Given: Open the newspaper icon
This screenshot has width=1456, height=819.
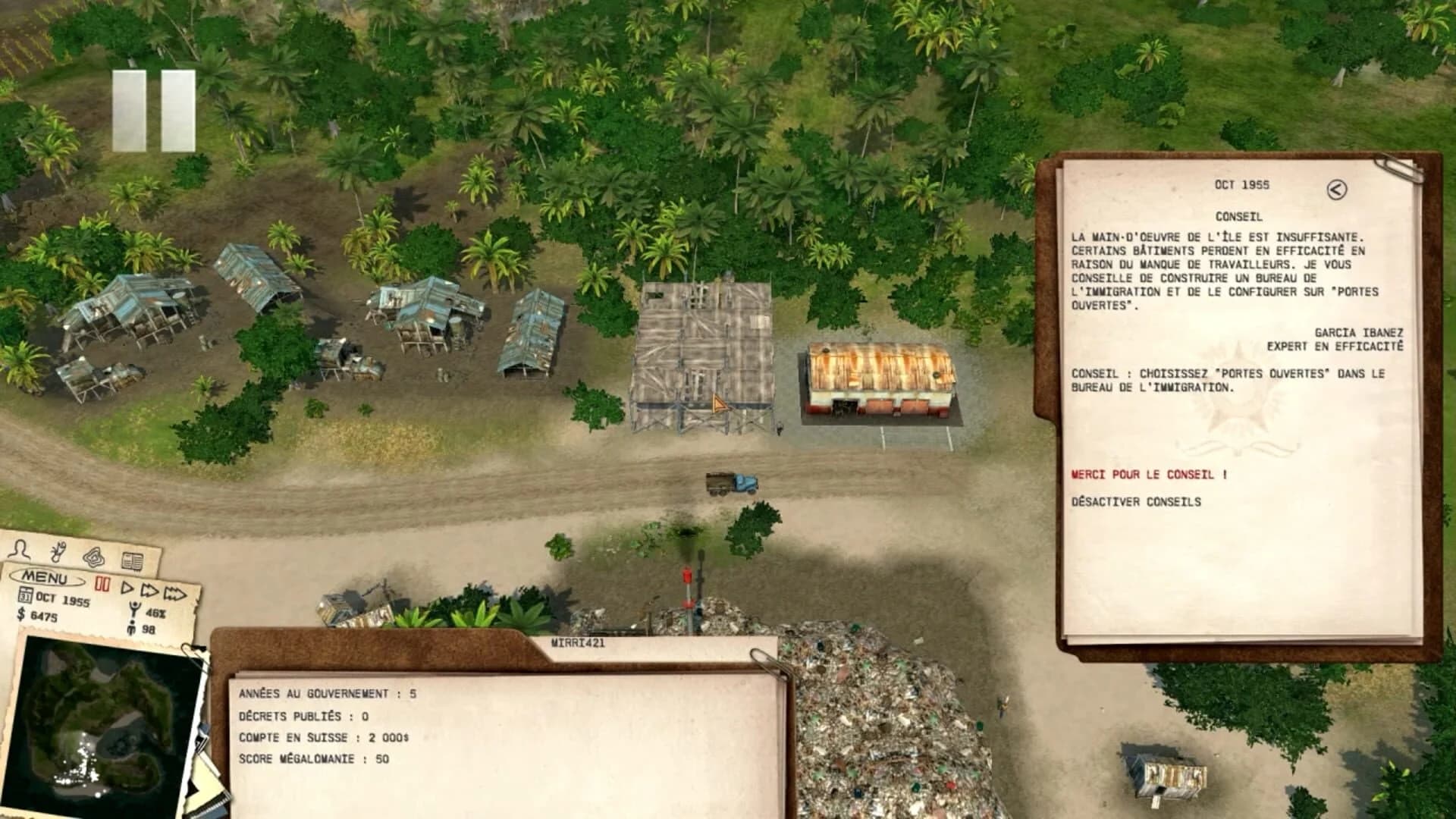Looking at the screenshot, I should (x=133, y=563).
